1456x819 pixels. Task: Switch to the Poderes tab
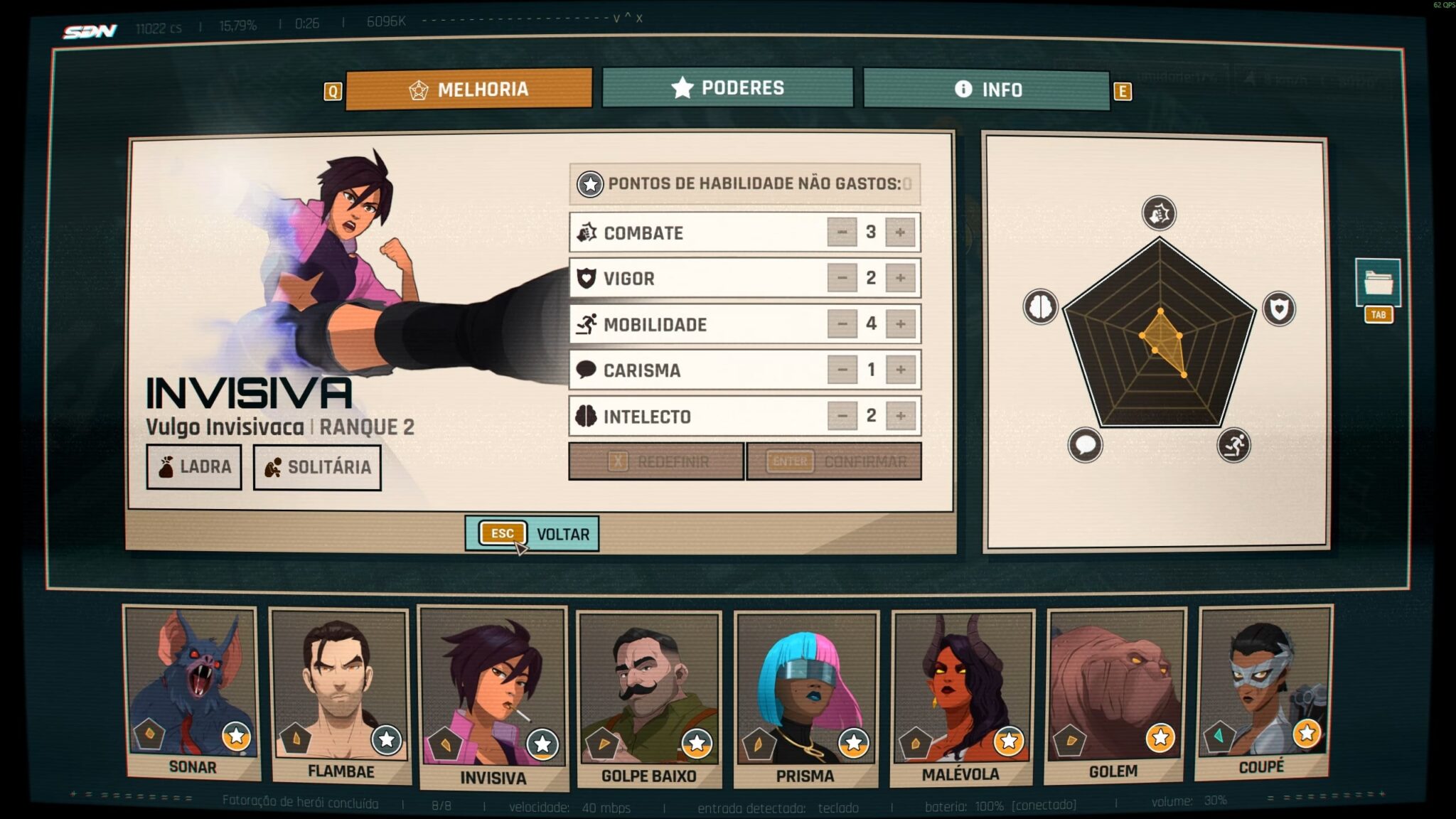coord(727,87)
